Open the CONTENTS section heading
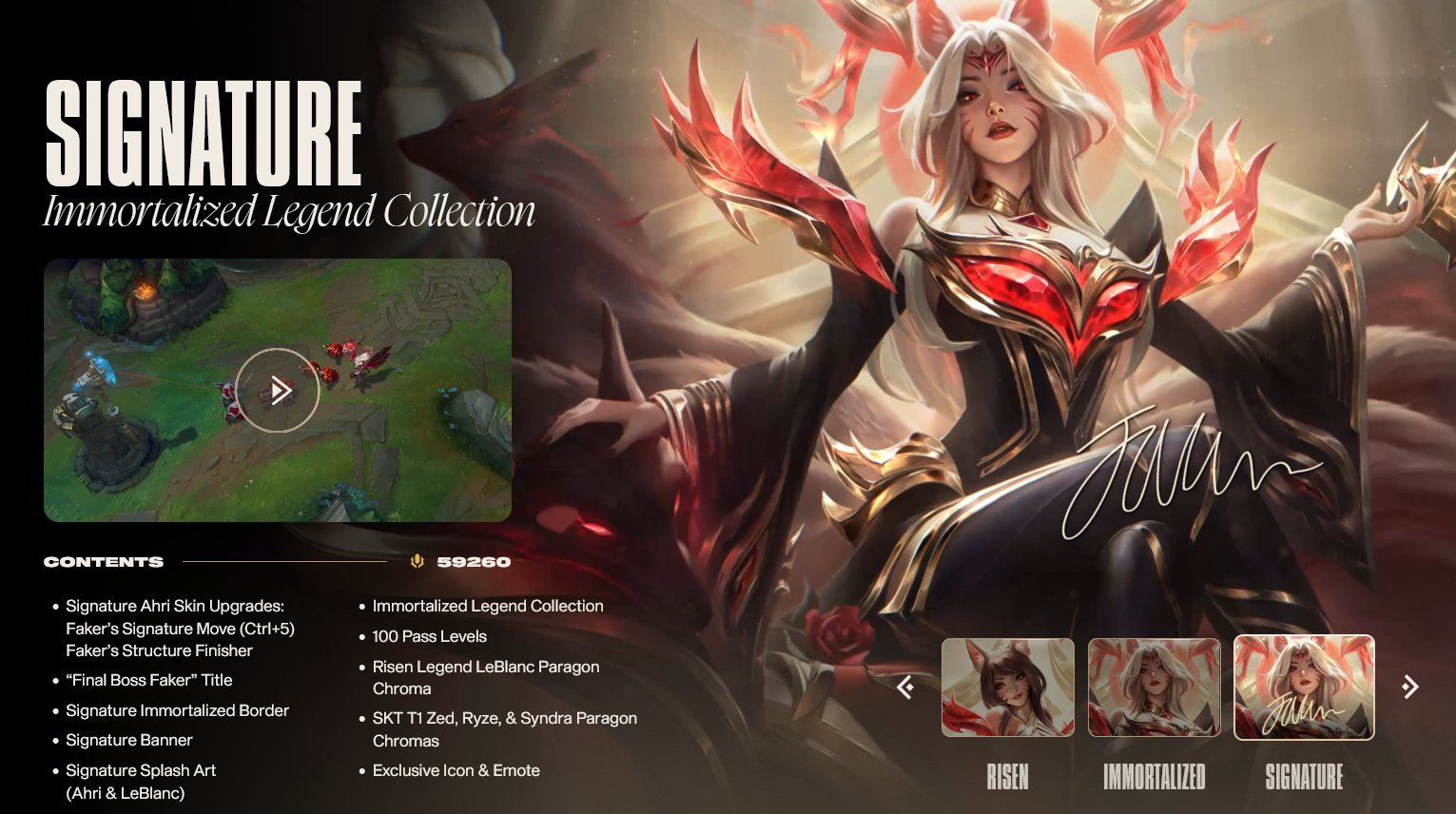 [x=103, y=561]
